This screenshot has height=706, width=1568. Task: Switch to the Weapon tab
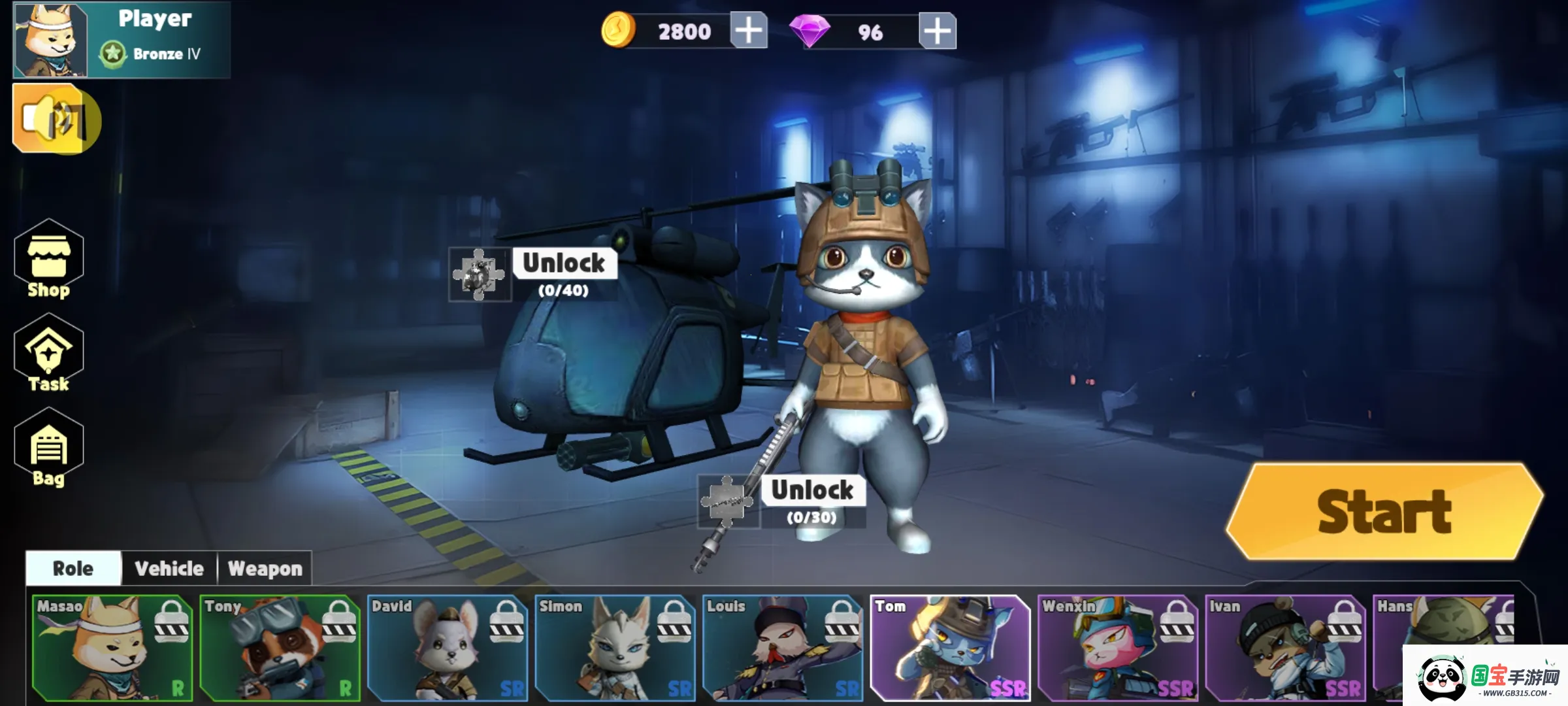pos(265,568)
